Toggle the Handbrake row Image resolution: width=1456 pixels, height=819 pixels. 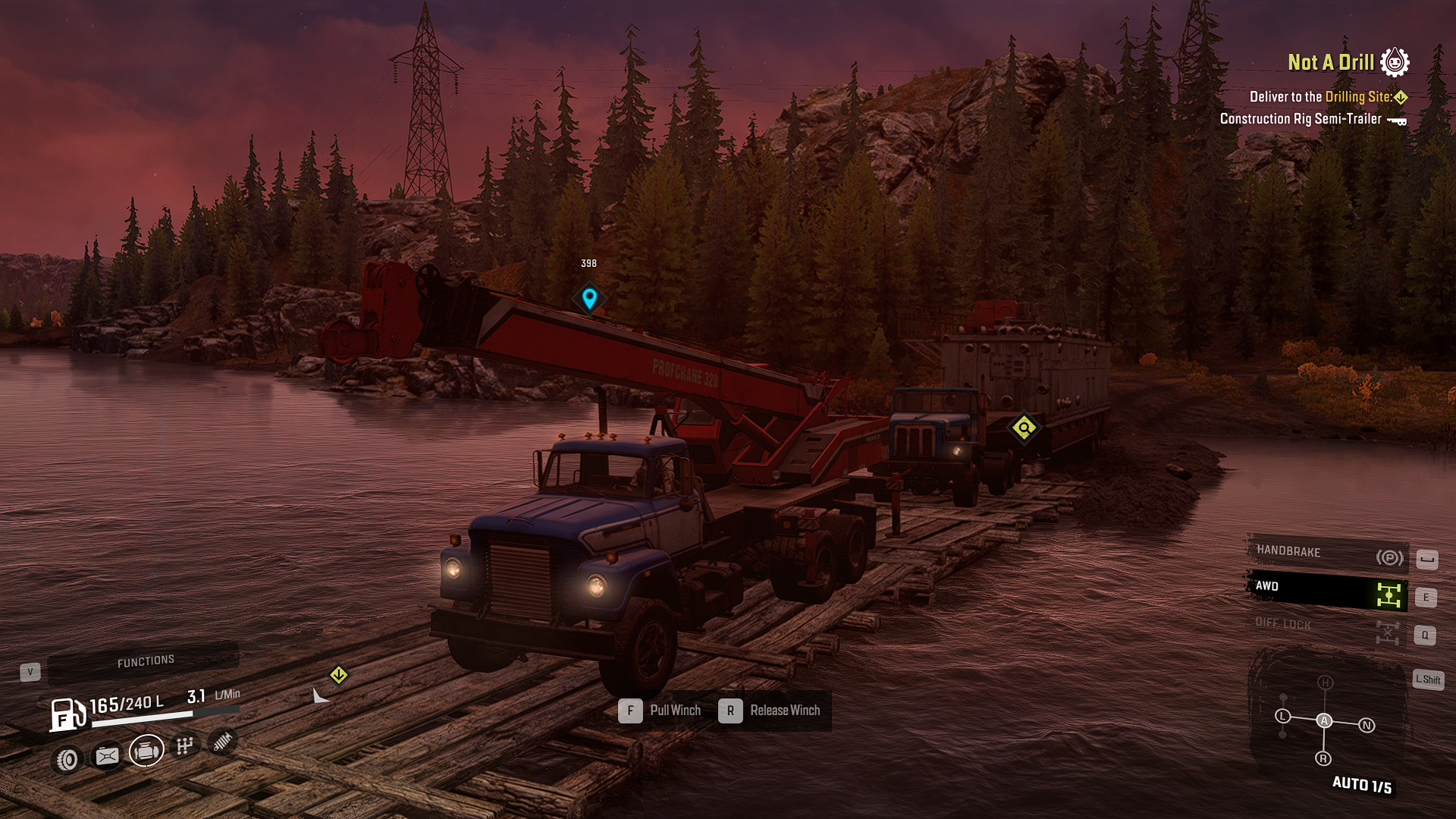(1327, 554)
